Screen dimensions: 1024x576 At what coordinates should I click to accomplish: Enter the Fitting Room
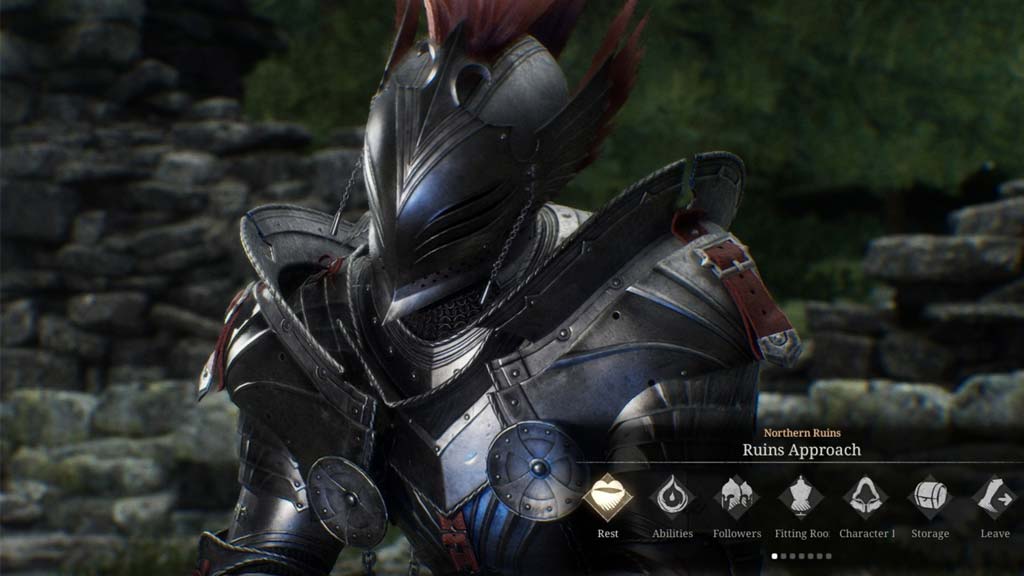(801, 497)
